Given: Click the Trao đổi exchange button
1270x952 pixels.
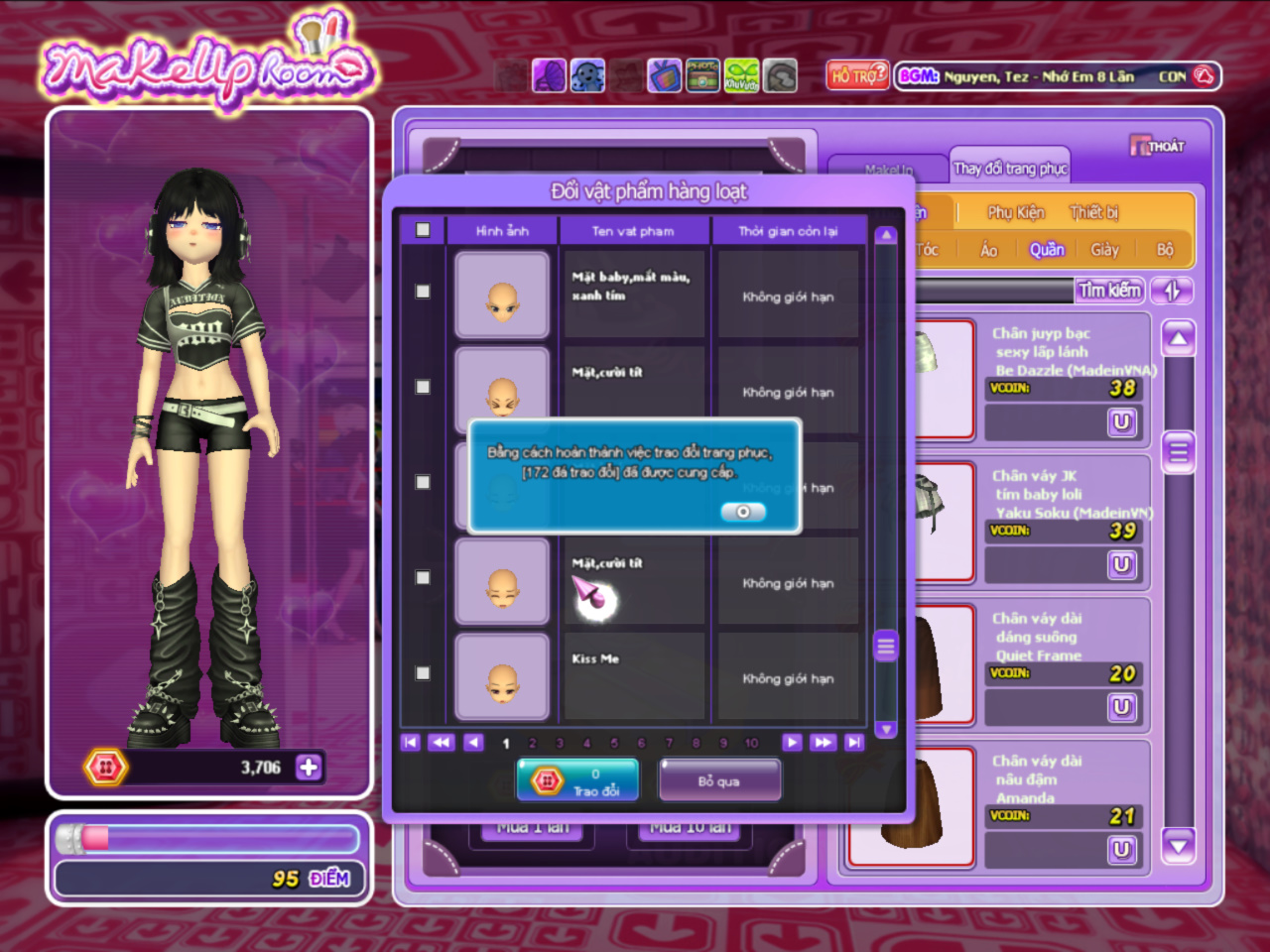Looking at the screenshot, I should [577, 780].
